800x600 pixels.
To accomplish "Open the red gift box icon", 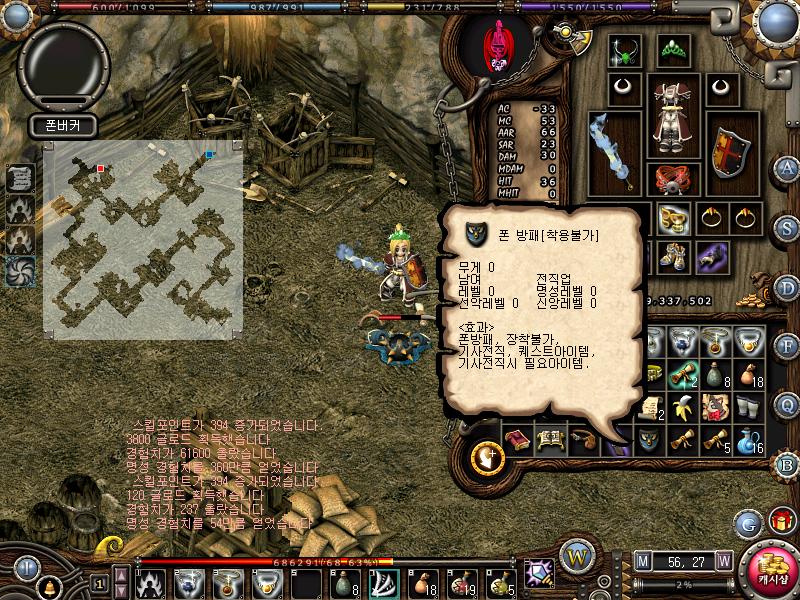I will pyautogui.click(x=780, y=521).
